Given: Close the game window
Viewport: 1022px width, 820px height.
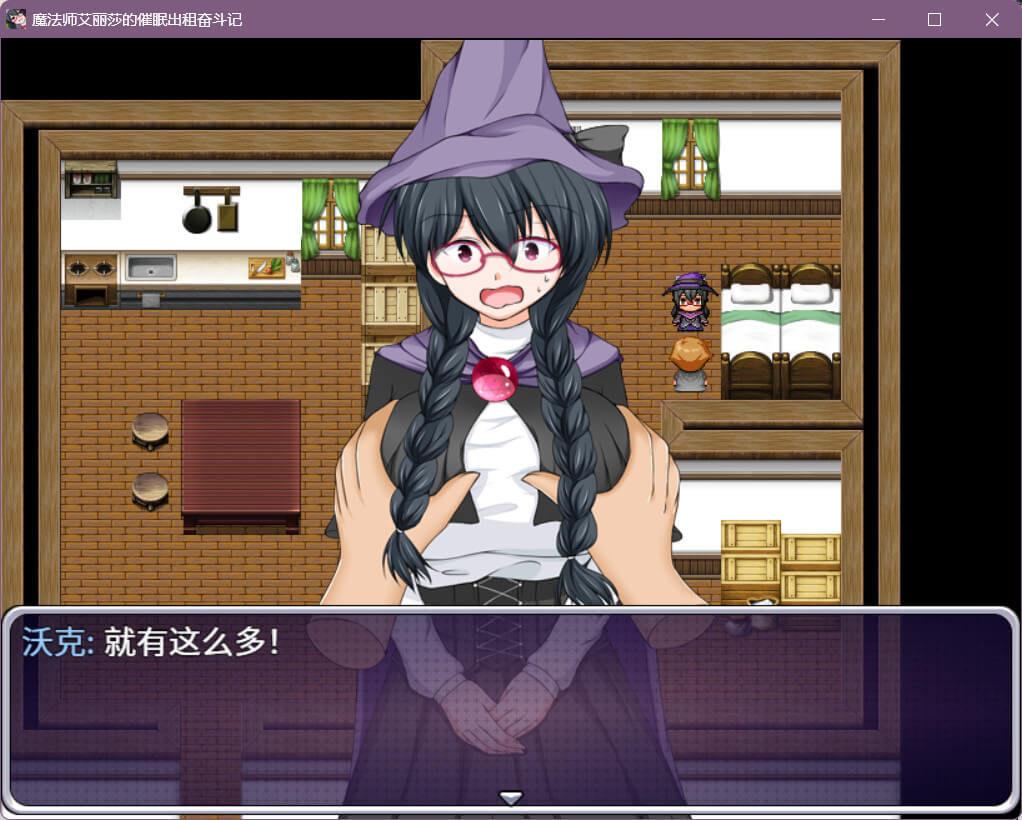Looking at the screenshot, I should 991,20.
